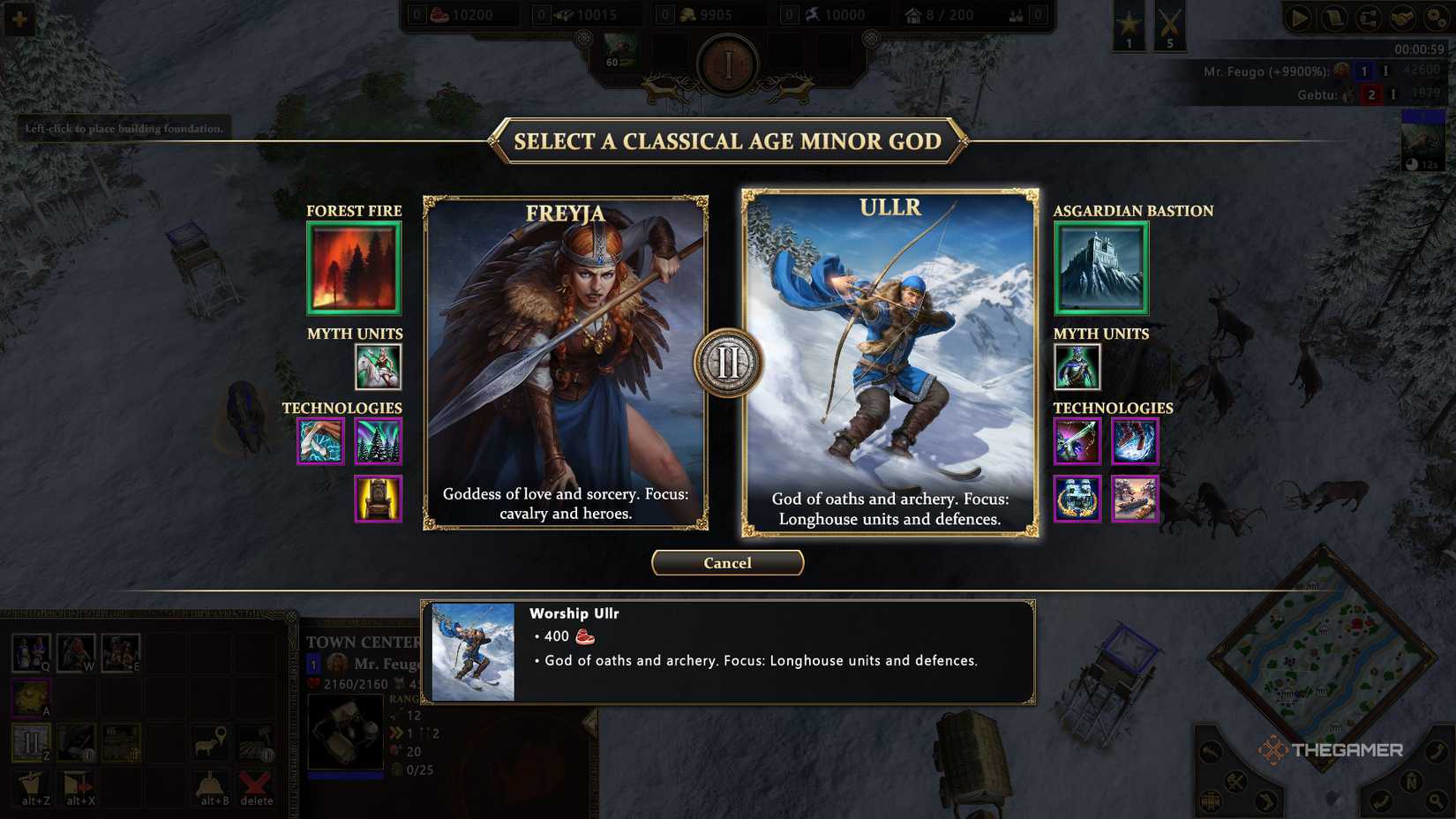Pause the game with the play button
1456x819 pixels.
pos(1297,17)
